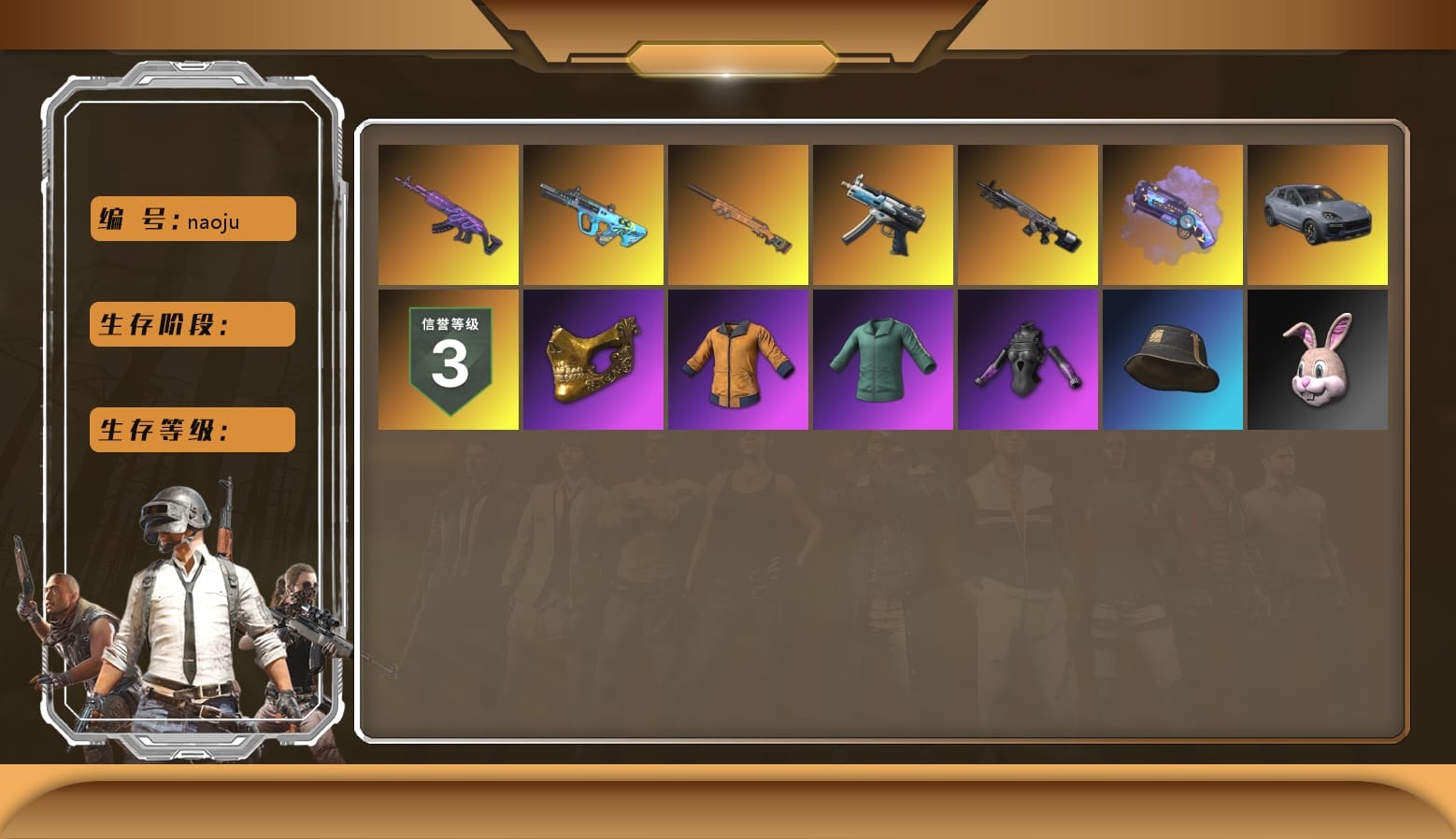Select the blue UMP submachine gun skin

[x=882, y=214]
